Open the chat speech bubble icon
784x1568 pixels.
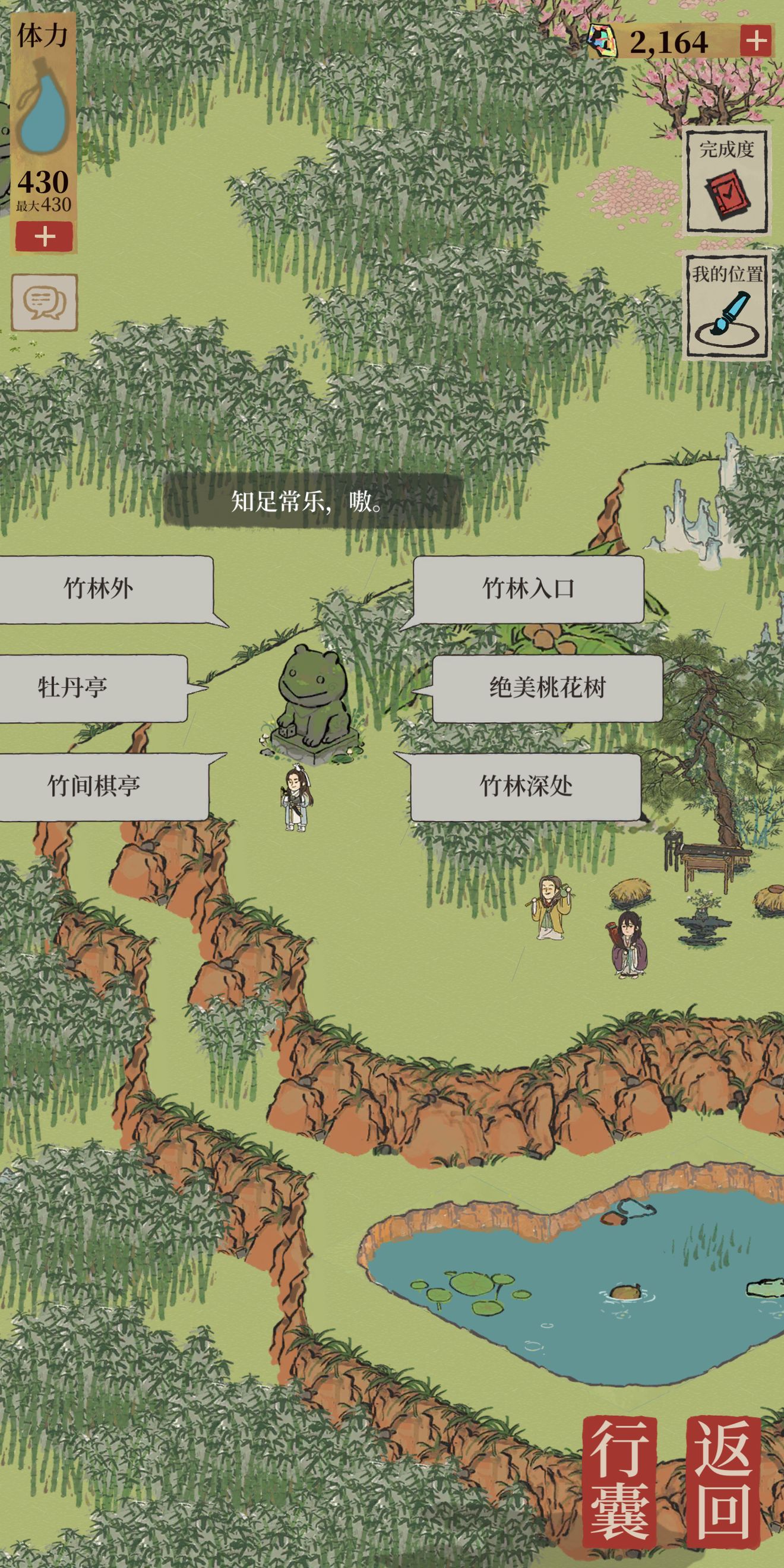[x=45, y=302]
